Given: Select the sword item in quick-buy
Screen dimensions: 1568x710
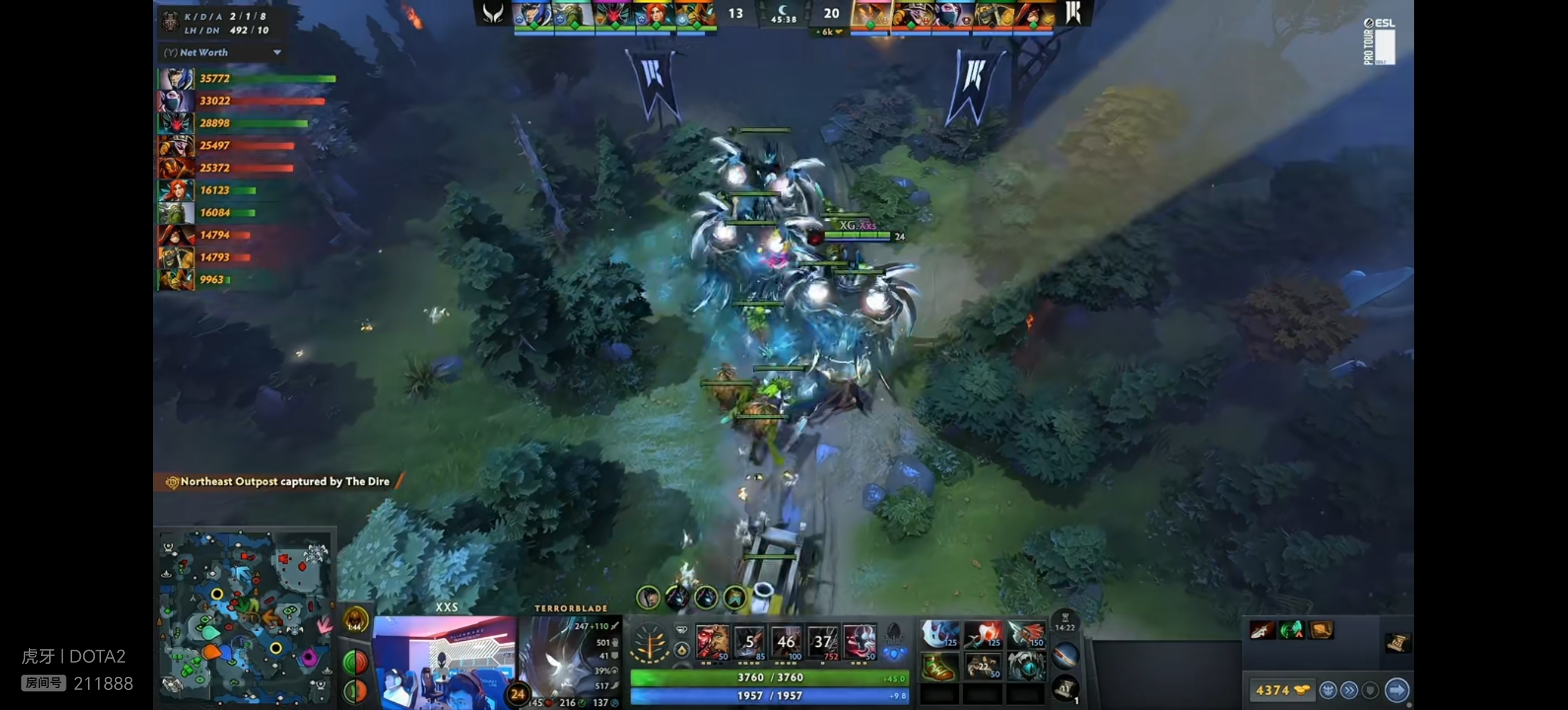Looking at the screenshot, I should click(x=1261, y=630).
